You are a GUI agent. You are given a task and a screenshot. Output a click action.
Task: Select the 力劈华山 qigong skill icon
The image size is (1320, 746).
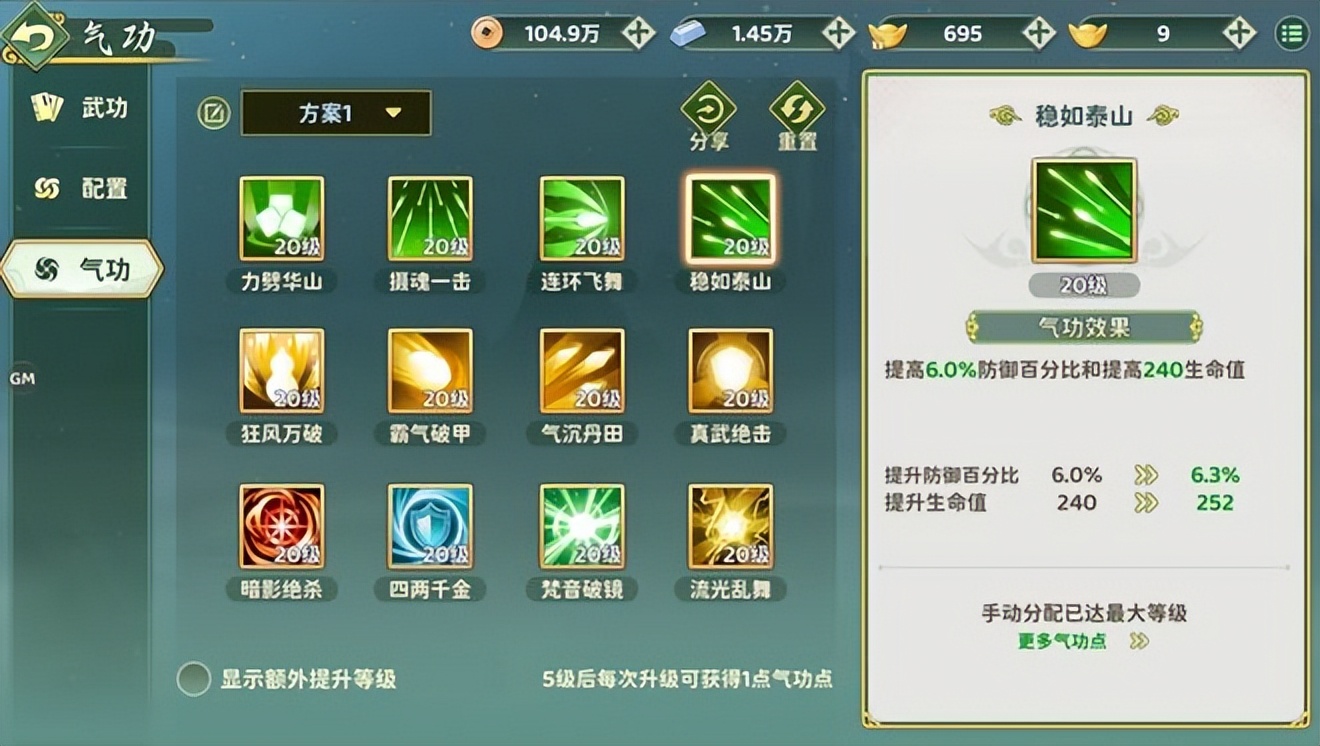pos(281,218)
